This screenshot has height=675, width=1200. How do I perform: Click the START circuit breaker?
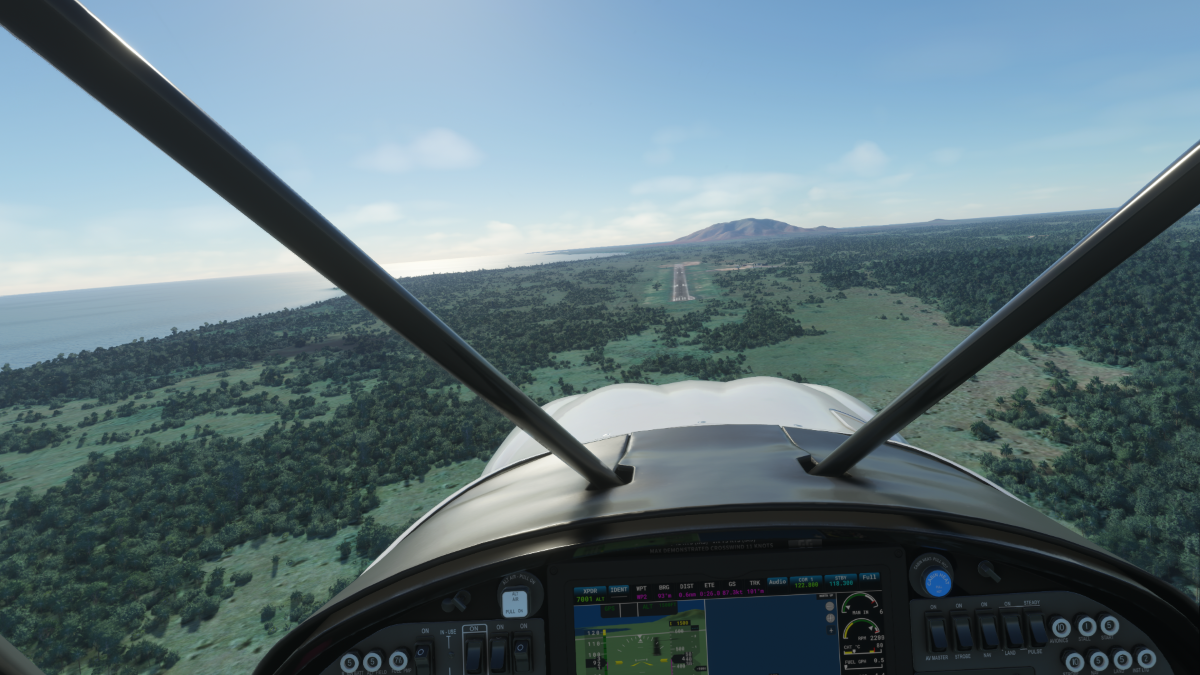1109,625
